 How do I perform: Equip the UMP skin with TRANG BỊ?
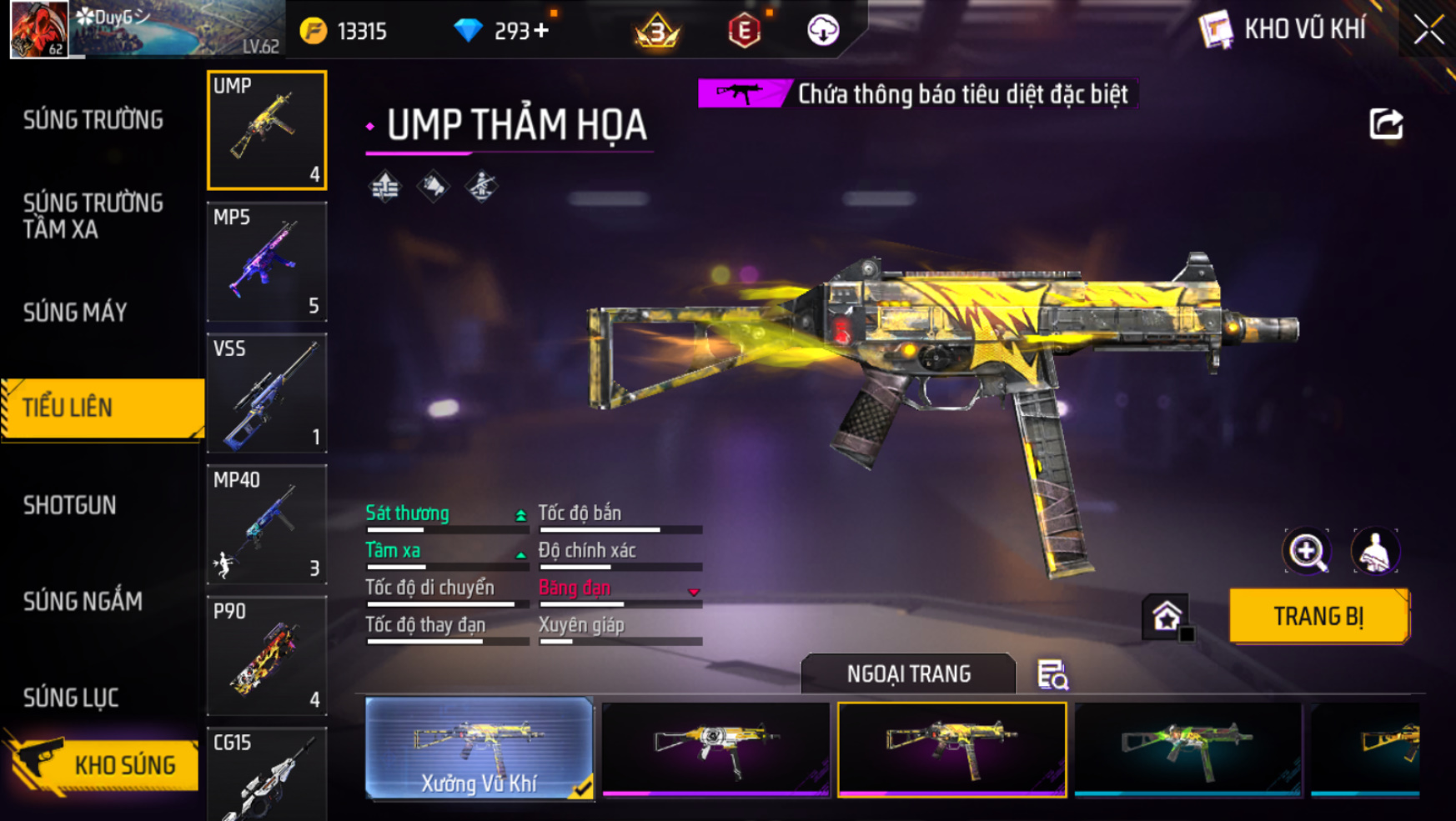pyautogui.click(x=1318, y=616)
